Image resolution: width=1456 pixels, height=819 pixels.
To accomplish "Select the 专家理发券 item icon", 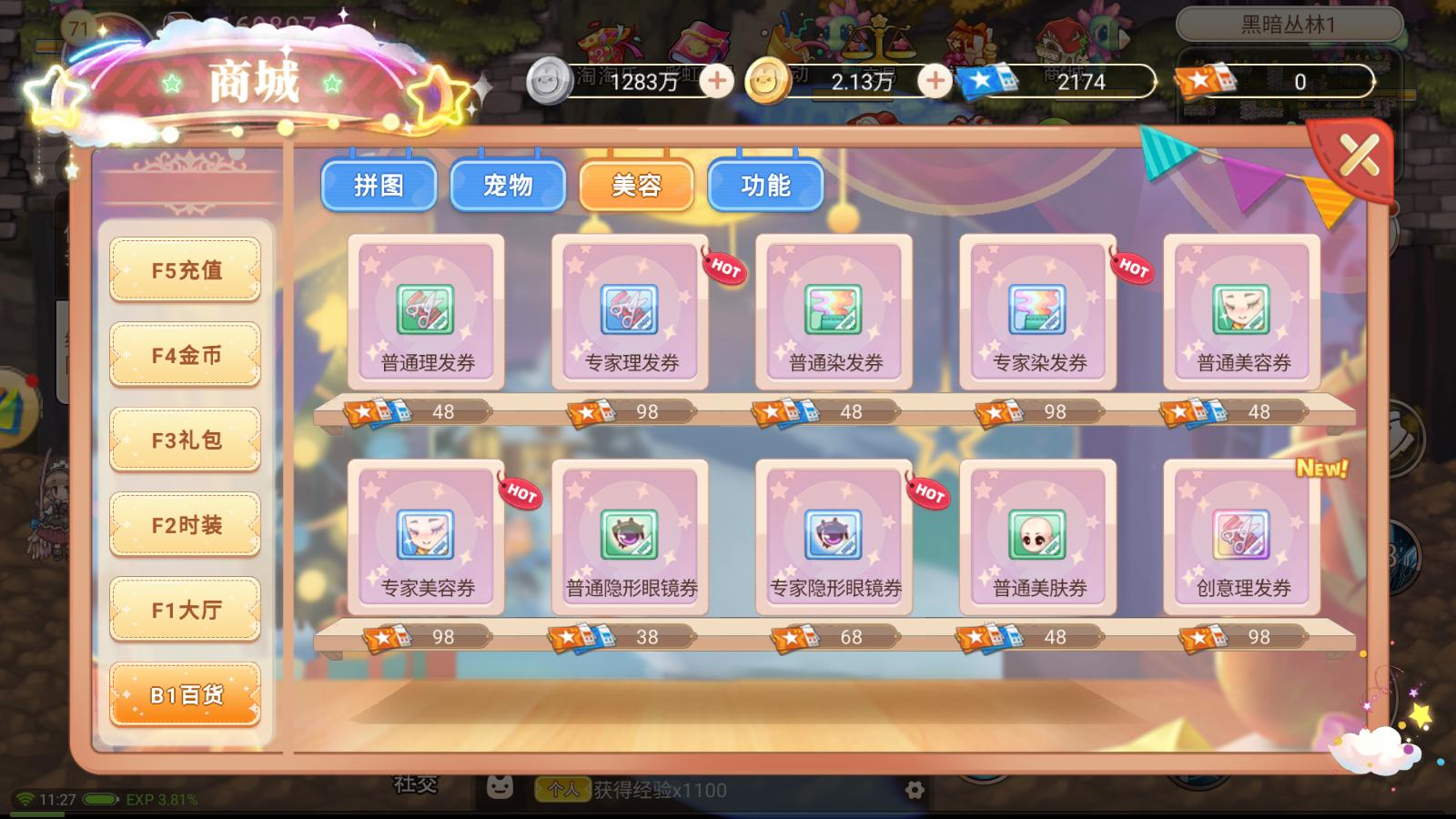I will (x=629, y=310).
